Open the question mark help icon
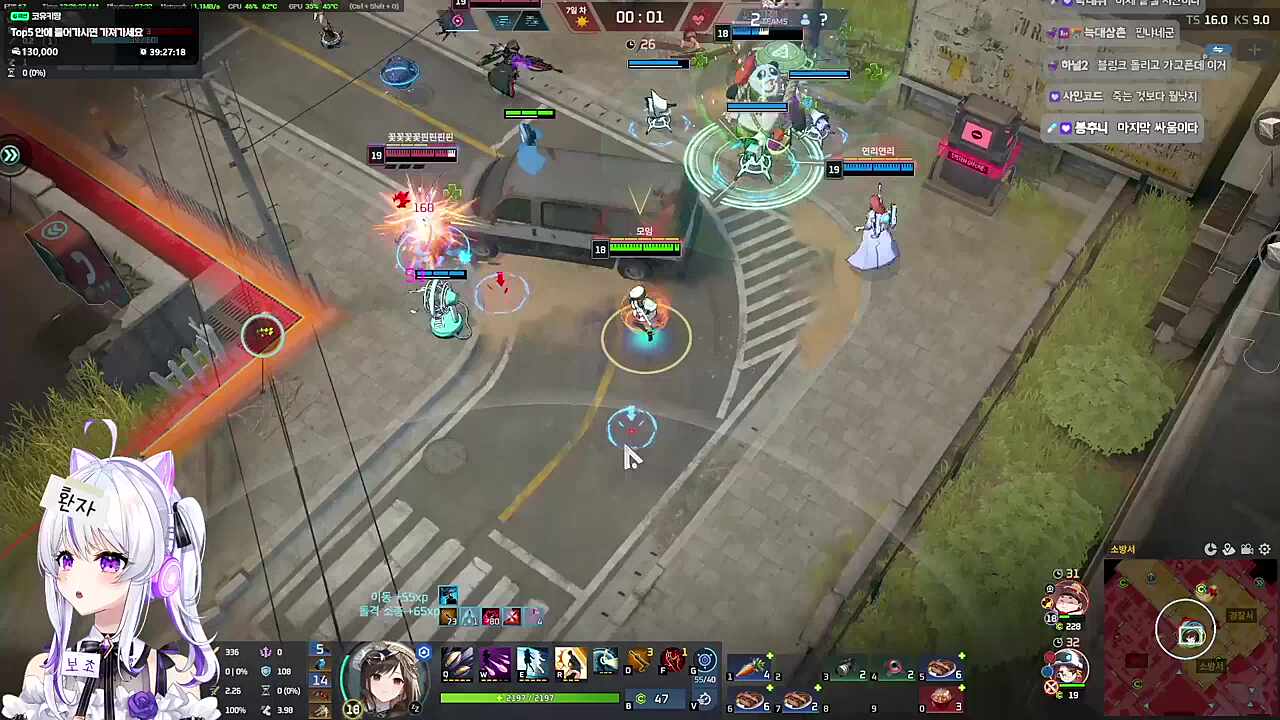1280x720 pixels. click(823, 19)
